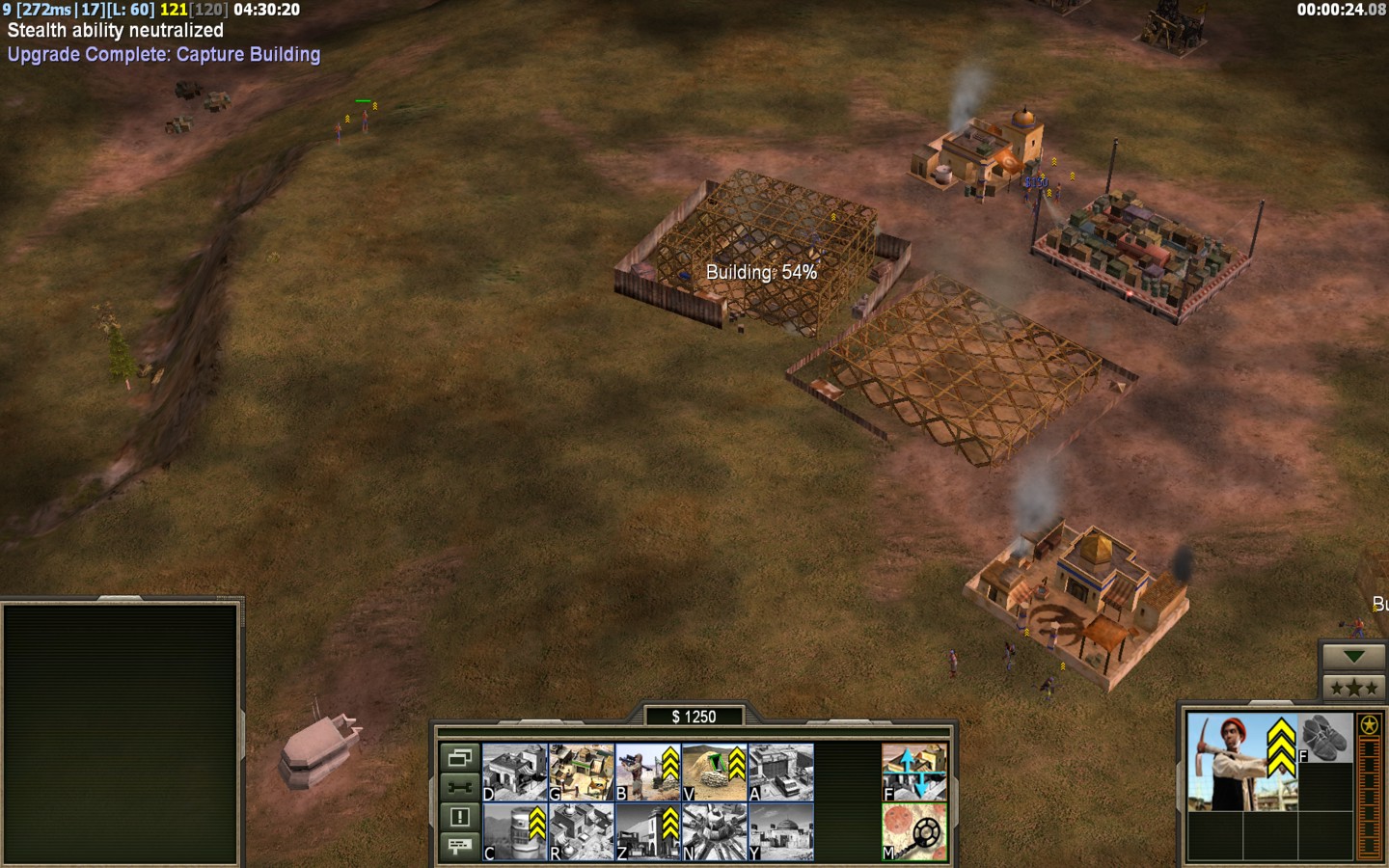Select the R hotkey domed building icon
The height and width of the screenshot is (868, 1389).
581,831
